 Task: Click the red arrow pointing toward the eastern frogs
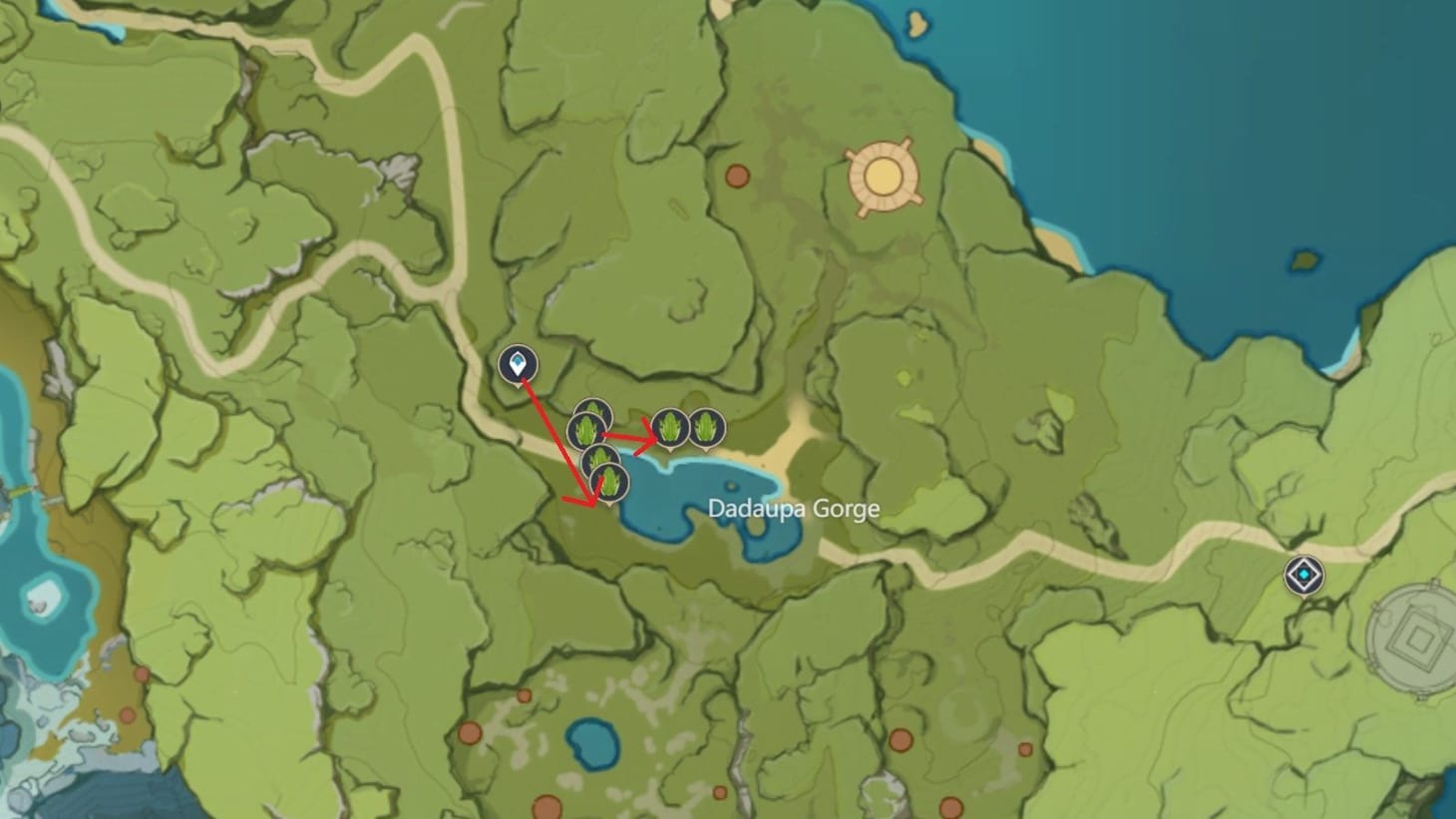coord(630,437)
